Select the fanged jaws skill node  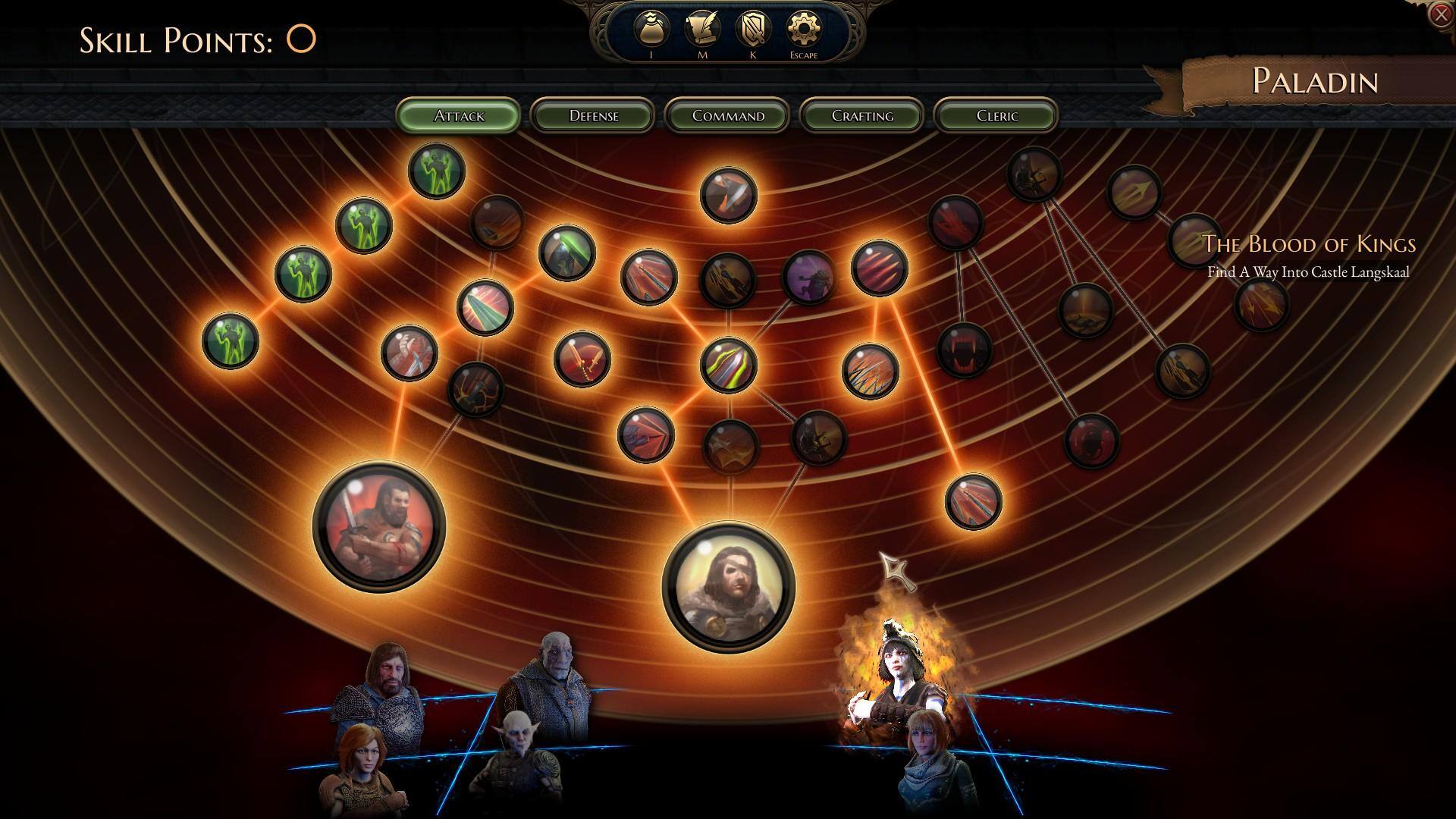965,350
